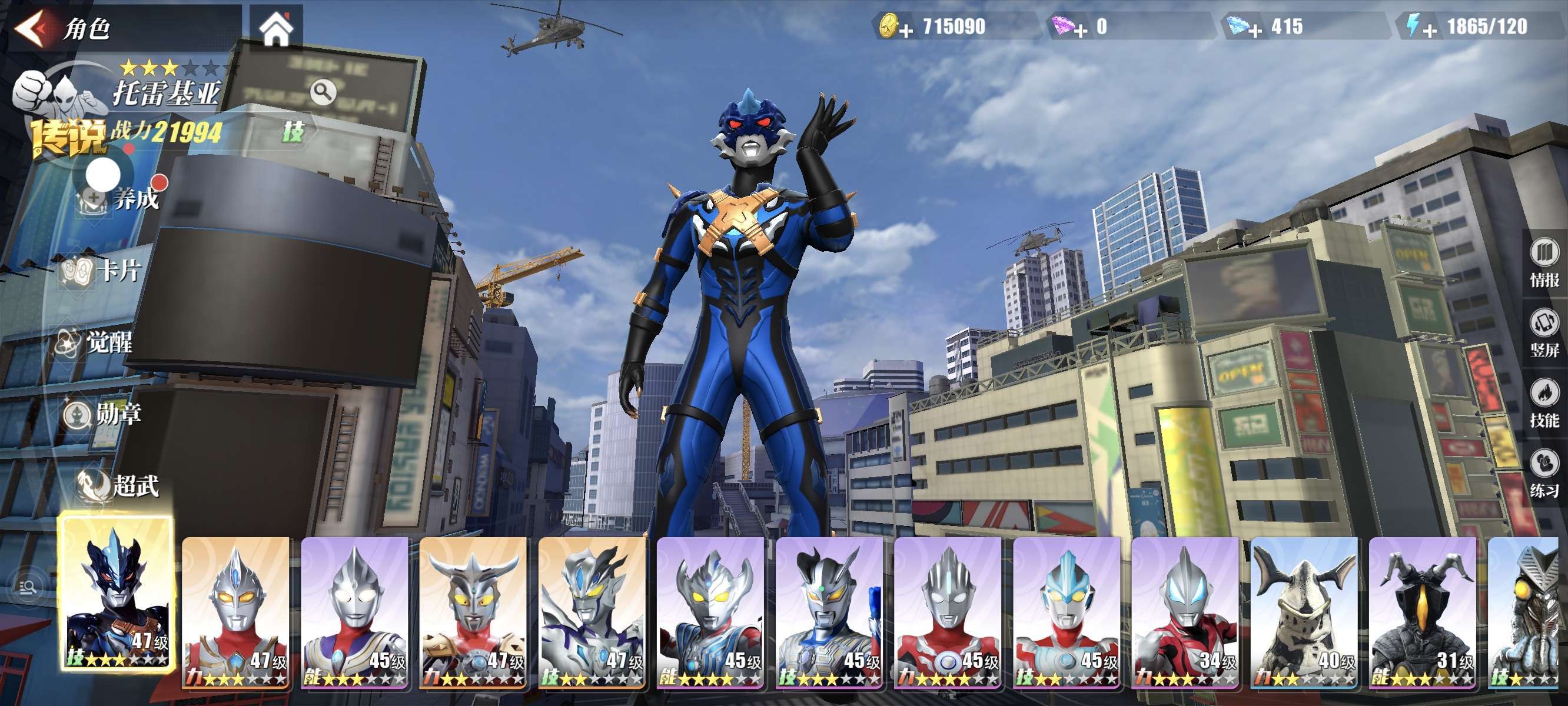The height and width of the screenshot is (706, 1568).
Task: View the 技能 skills panel
Action: coord(1544,403)
